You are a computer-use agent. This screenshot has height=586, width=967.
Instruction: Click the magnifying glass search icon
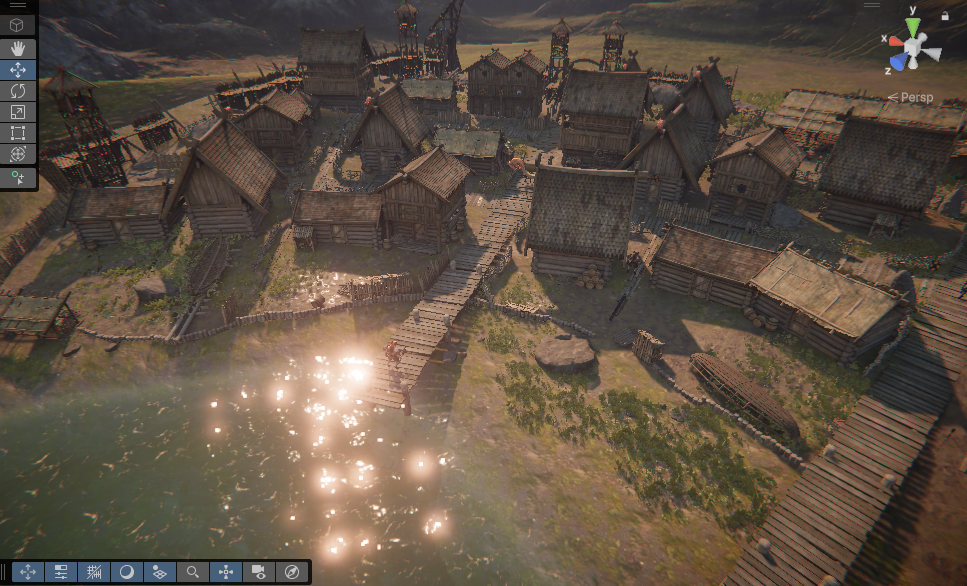click(x=192, y=572)
